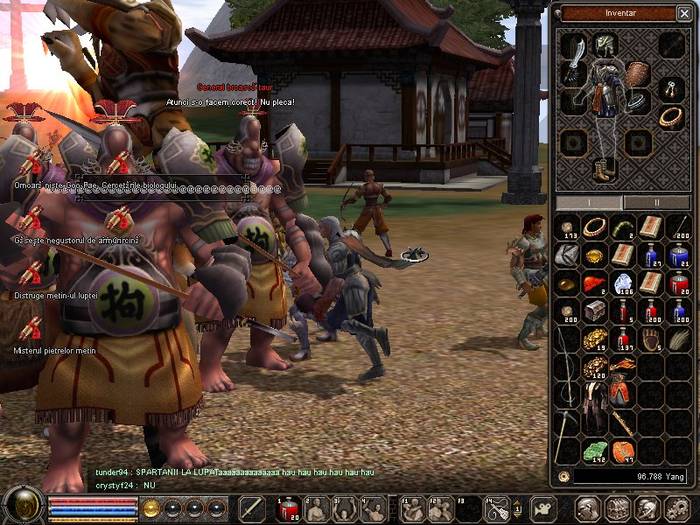
Task: Pick the white crystal stack of 106
Action: [623, 283]
